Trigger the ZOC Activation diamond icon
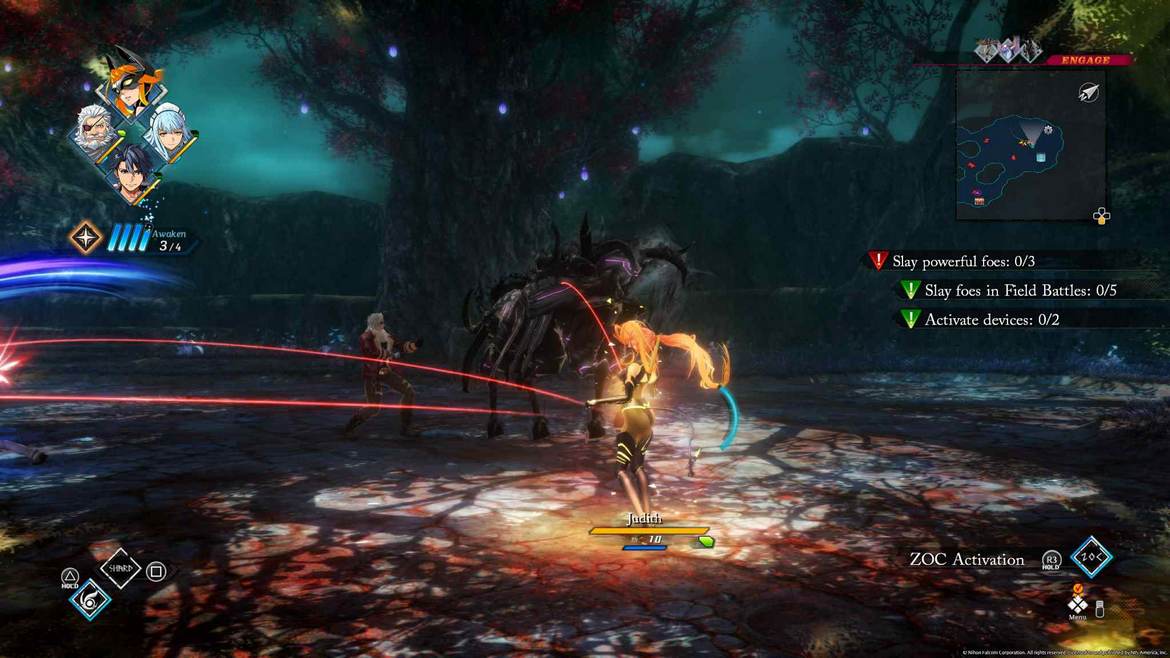This screenshot has height=658, width=1170. [1091, 557]
